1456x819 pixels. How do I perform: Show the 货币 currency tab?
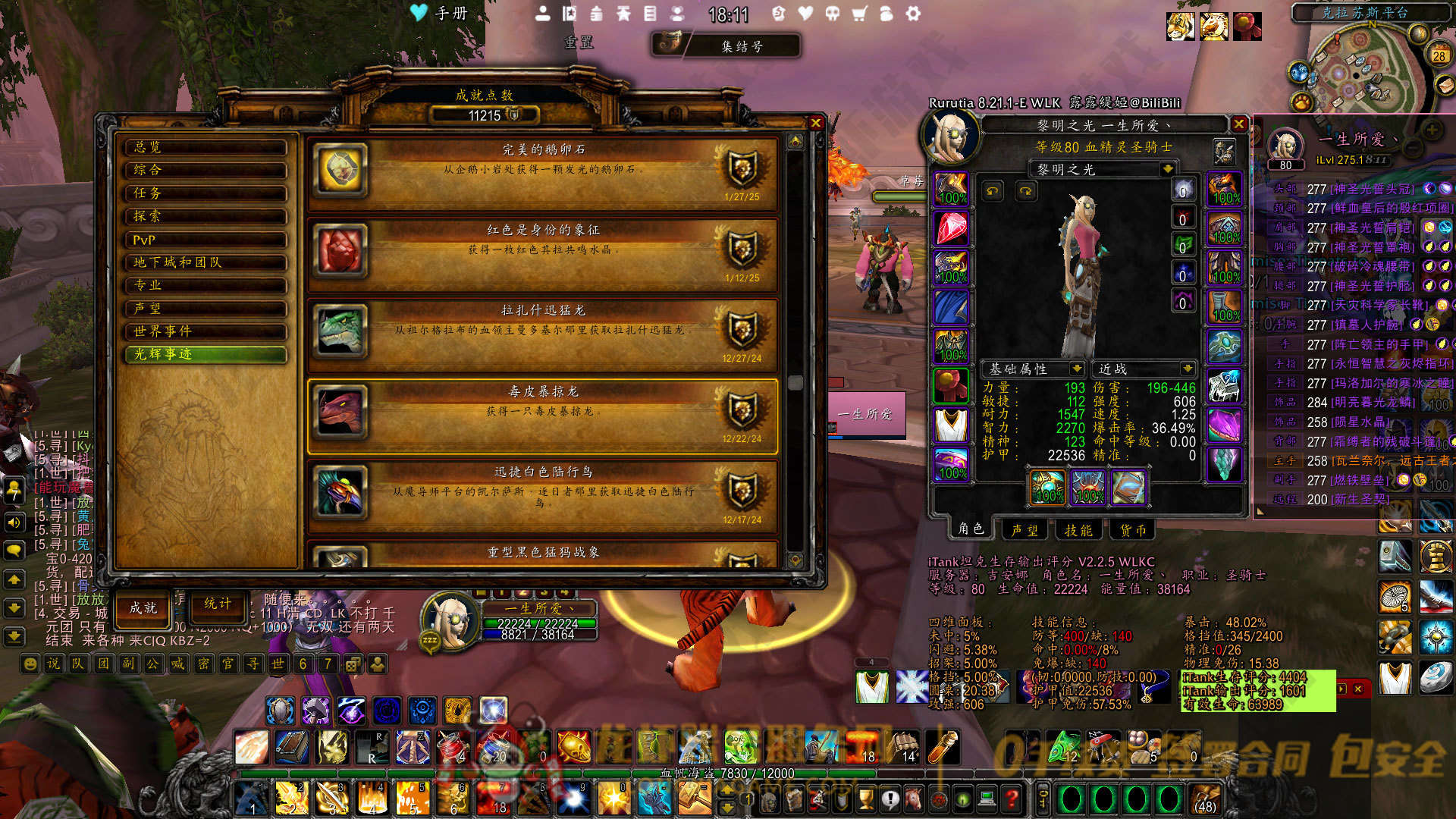coord(1133,530)
